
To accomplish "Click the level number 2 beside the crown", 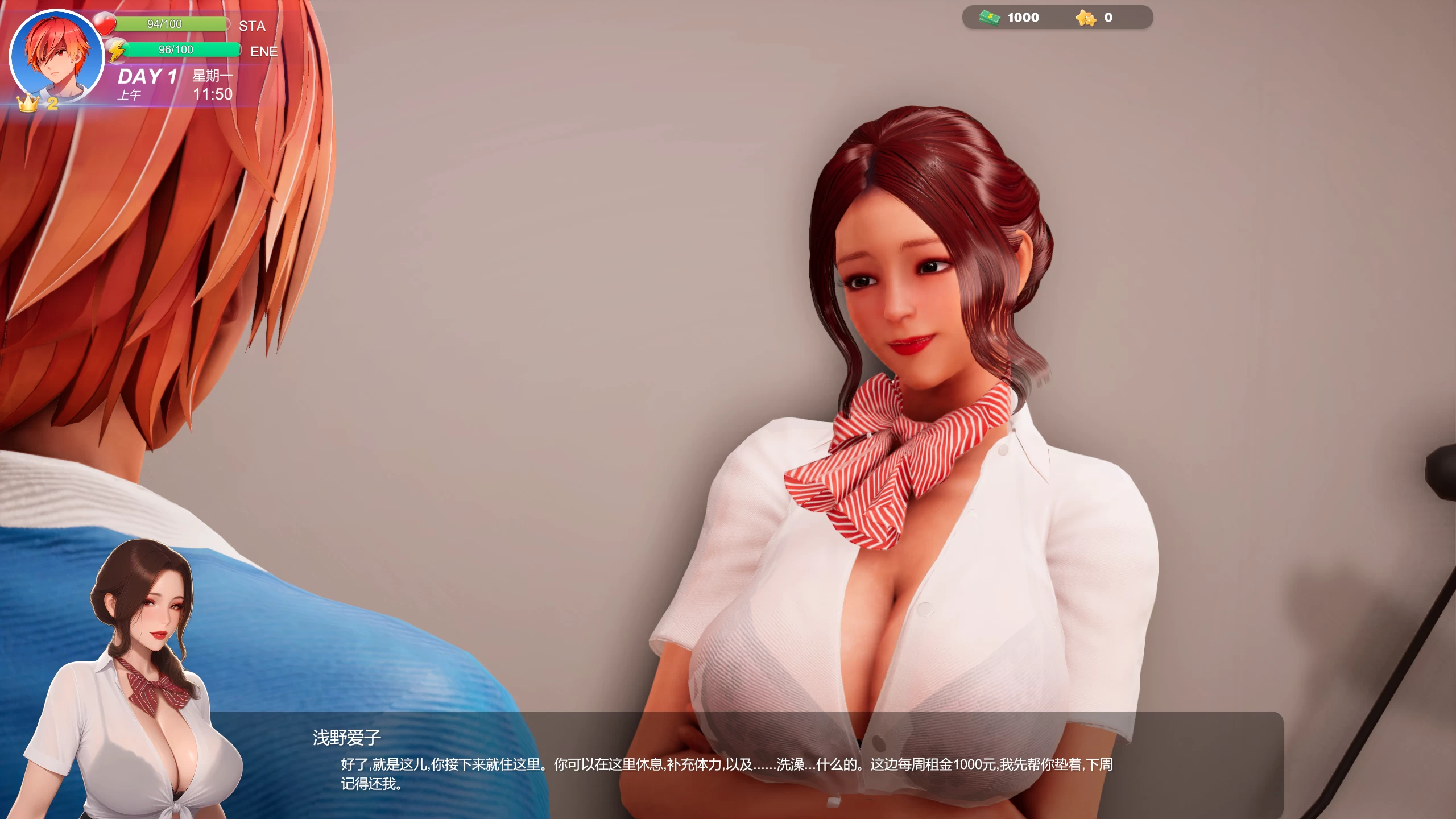I will click(x=52, y=104).
